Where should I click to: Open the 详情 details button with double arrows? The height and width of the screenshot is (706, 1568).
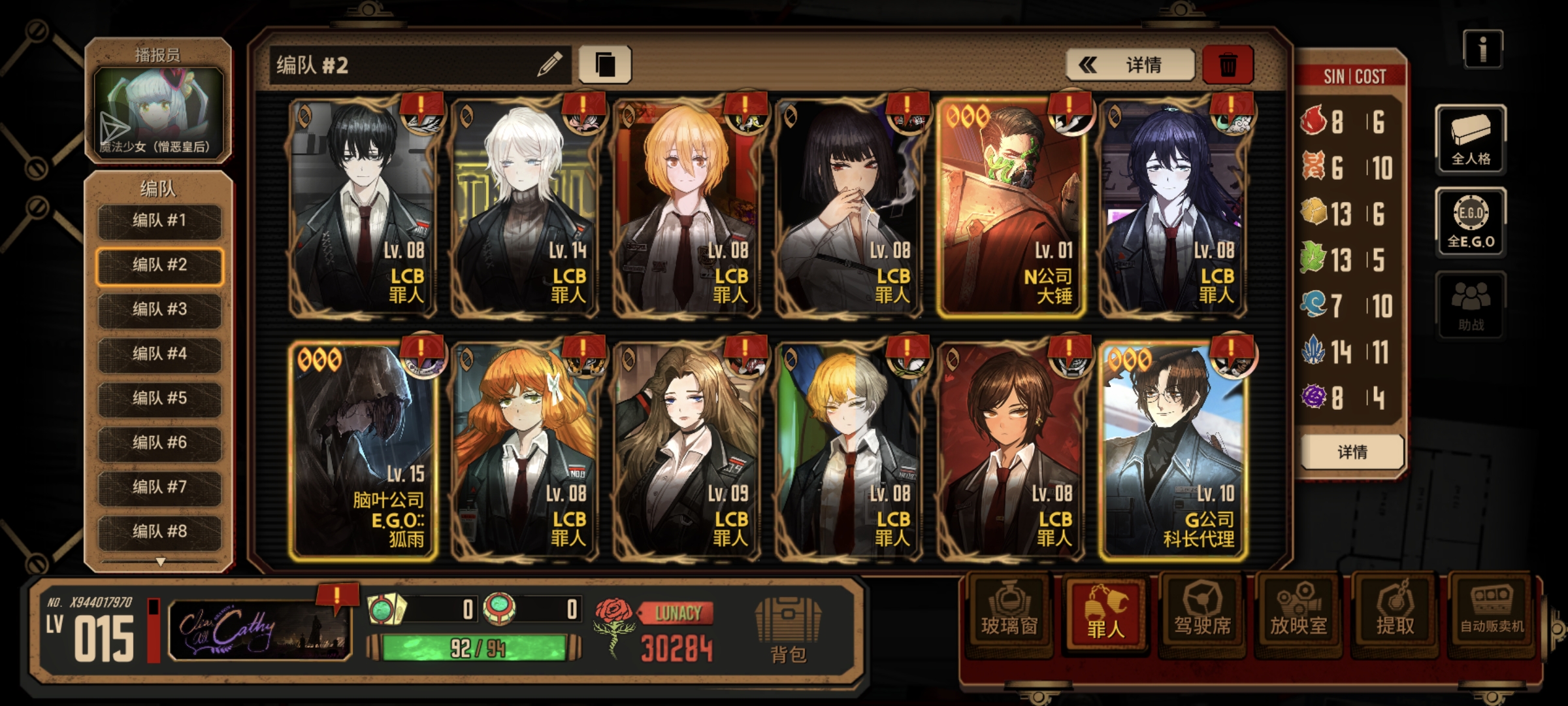1130,65
